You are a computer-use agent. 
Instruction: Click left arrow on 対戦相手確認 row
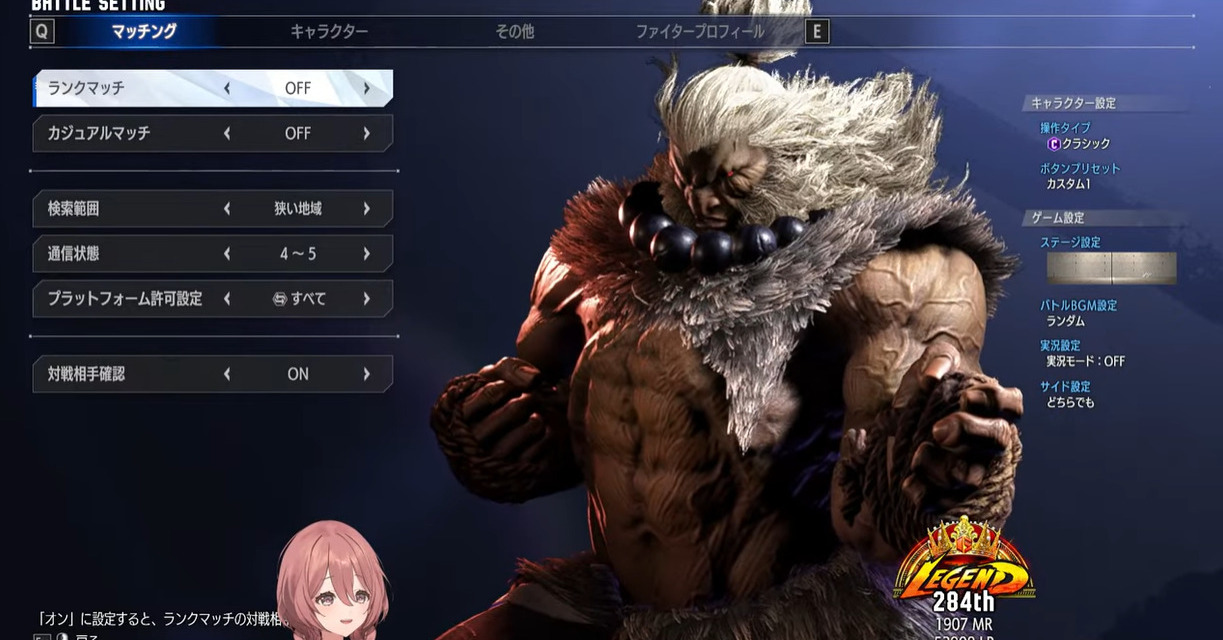[227, 374]
